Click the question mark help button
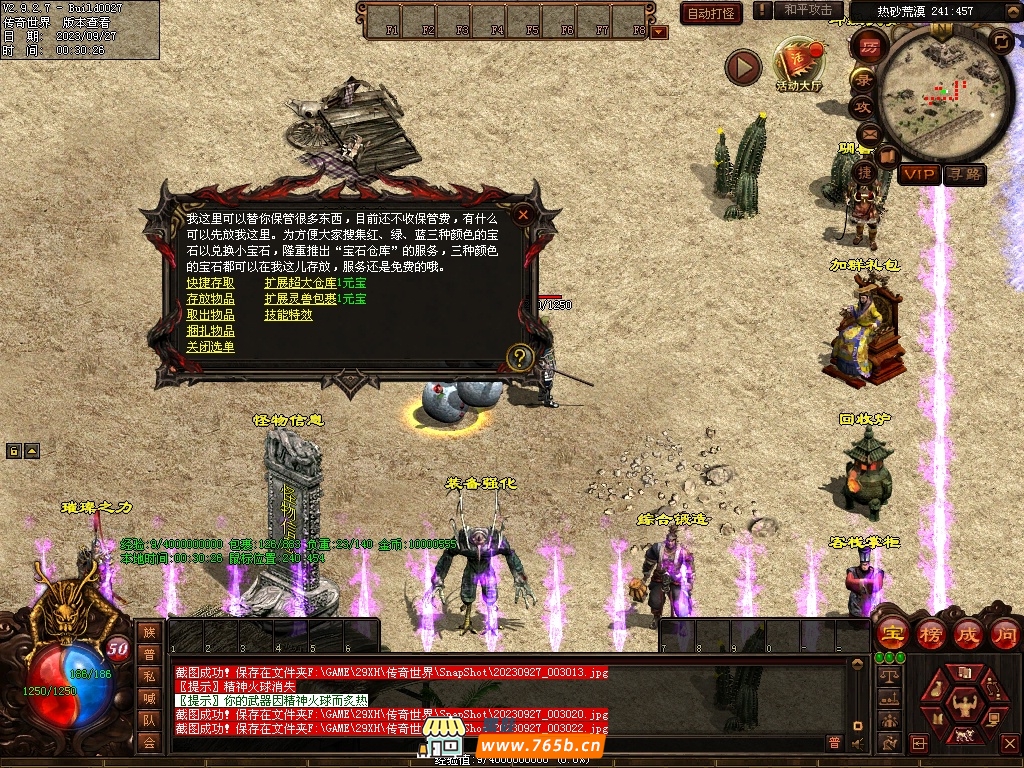This screenshot has width=1024, height=768. point(519,357)
